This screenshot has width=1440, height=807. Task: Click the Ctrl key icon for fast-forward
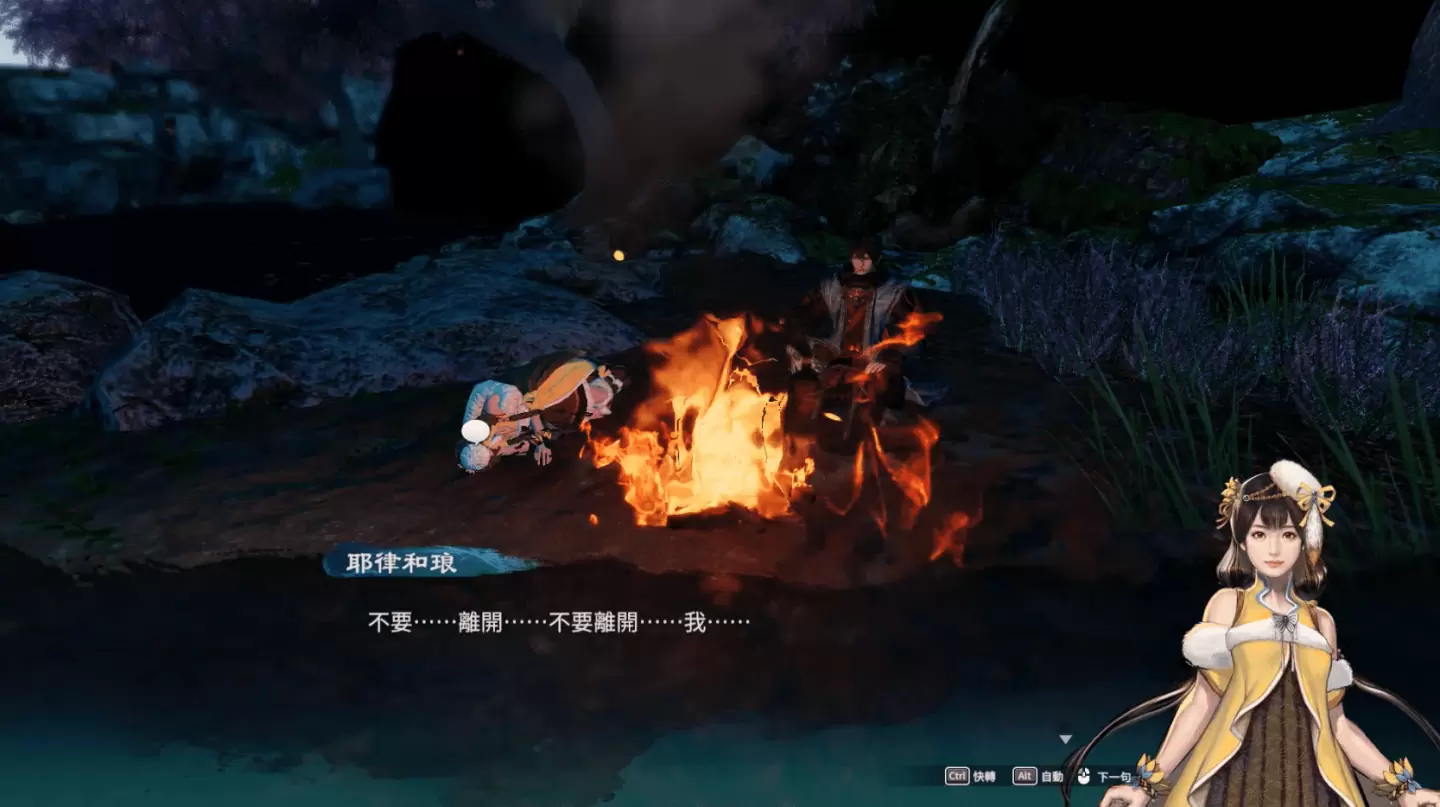coord(957,775)
